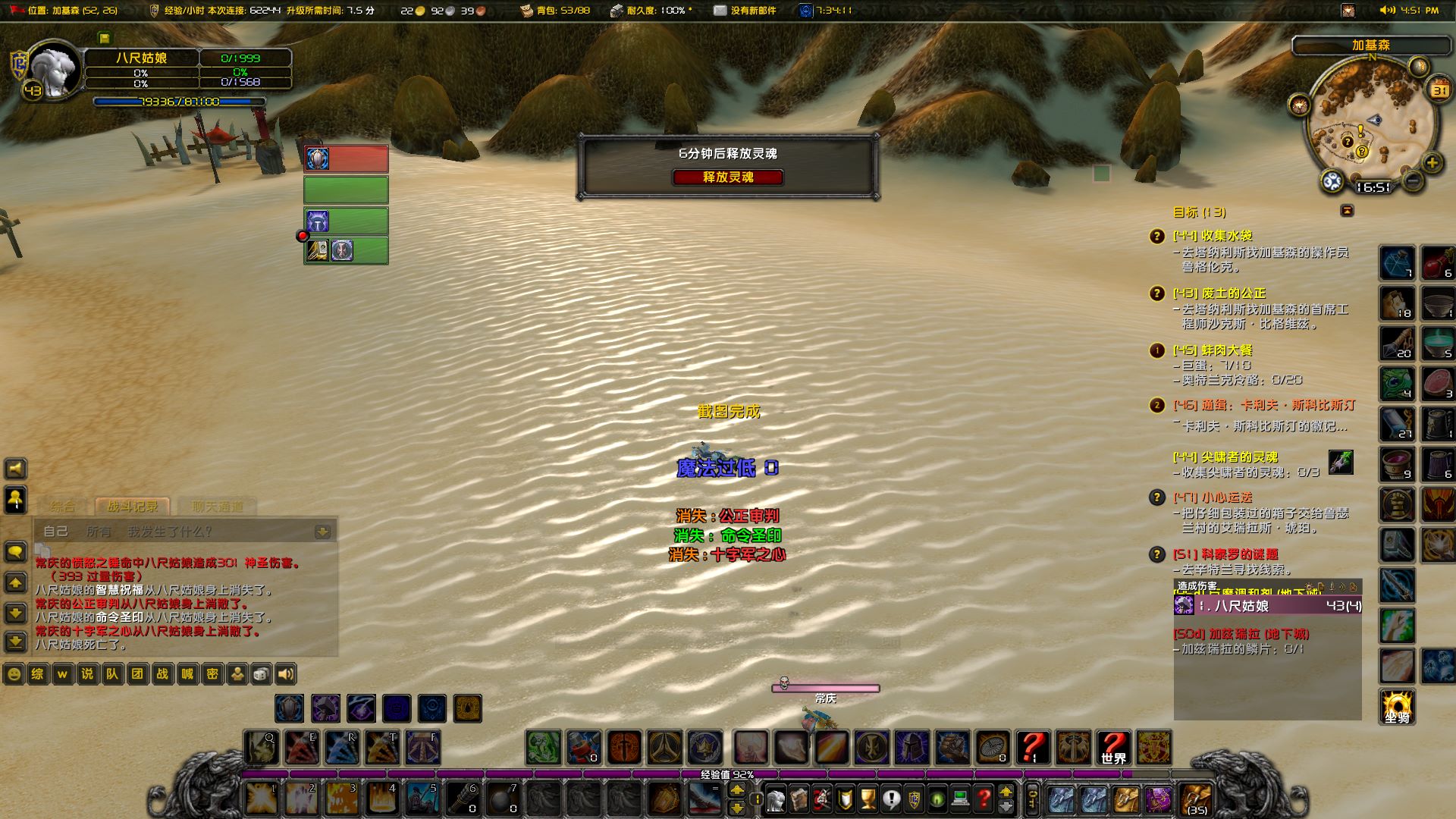This screenshot has width=1456, height=819.
Task: Collapse the 目标 quest tracker arrow
Action: 1347,211
